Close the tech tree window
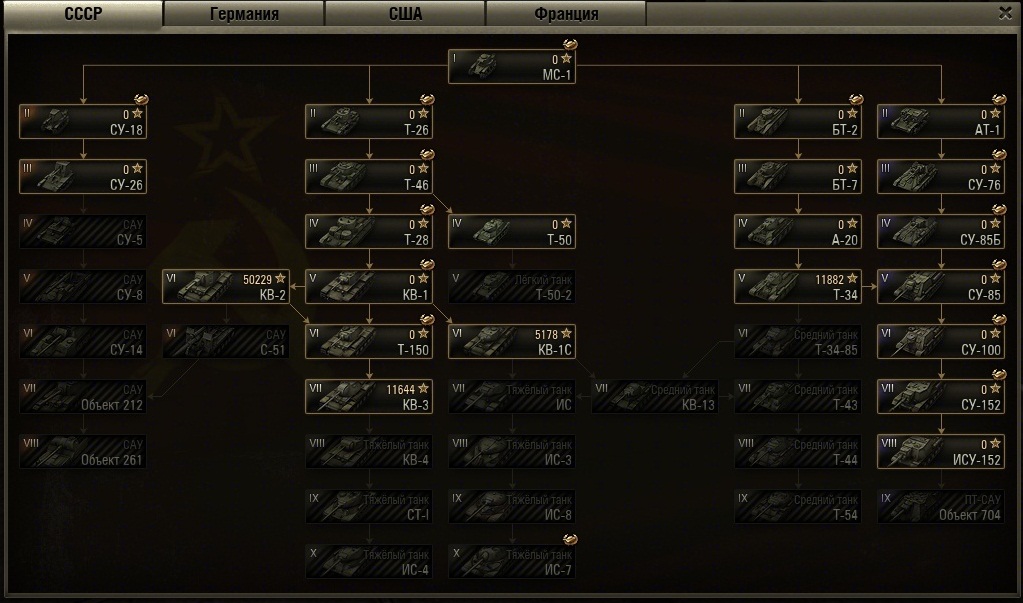Screen dimensions: 1023x603 (x=1005, y=13)
